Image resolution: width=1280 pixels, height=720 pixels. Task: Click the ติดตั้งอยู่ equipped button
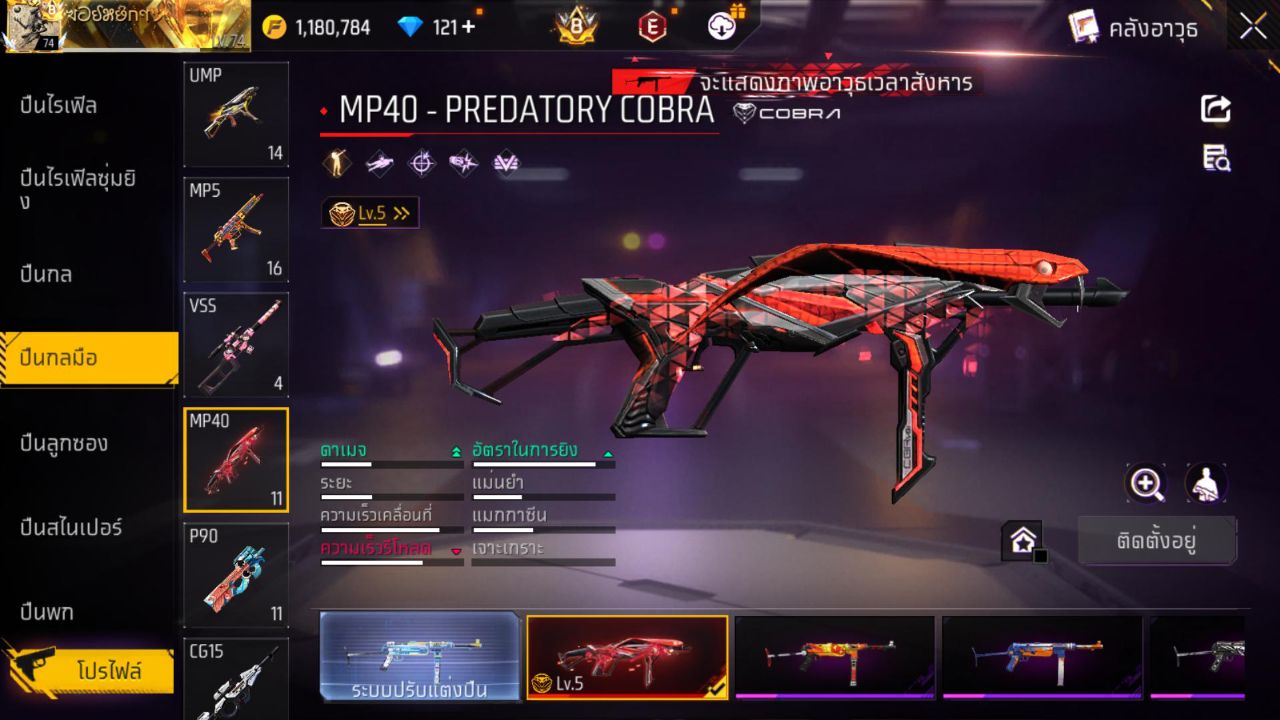(x=1157, y=539)
